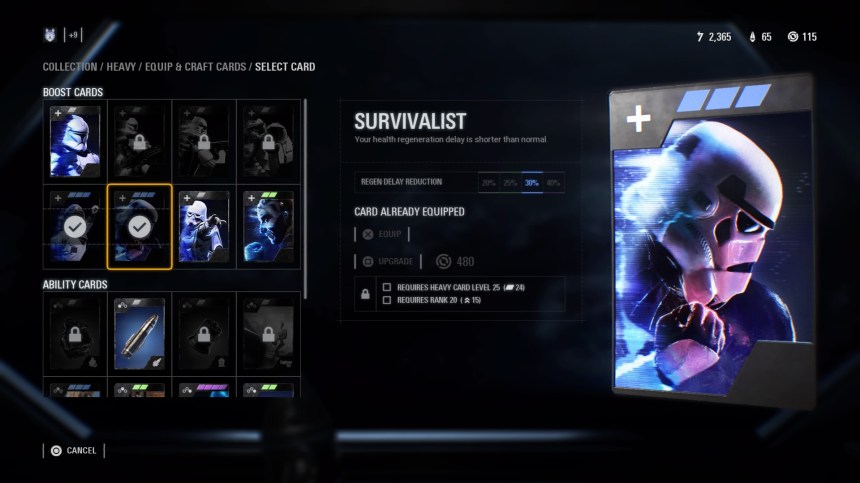This screenshot has height=483, width=860.
Task: Go back to Collection in the breadcrumb
Action: point(70,67)
